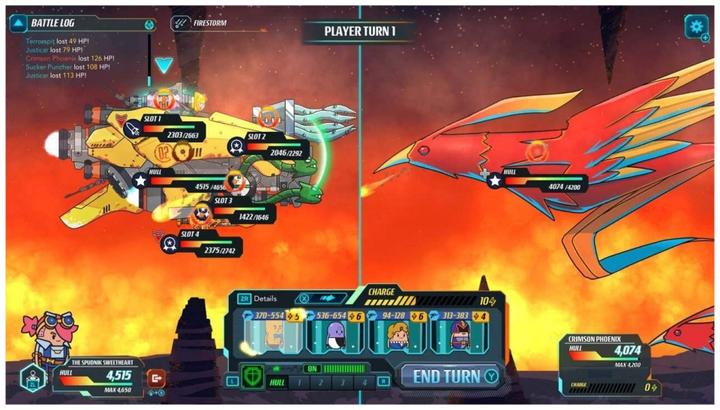Open the settings gear menu

coord(695,27)
